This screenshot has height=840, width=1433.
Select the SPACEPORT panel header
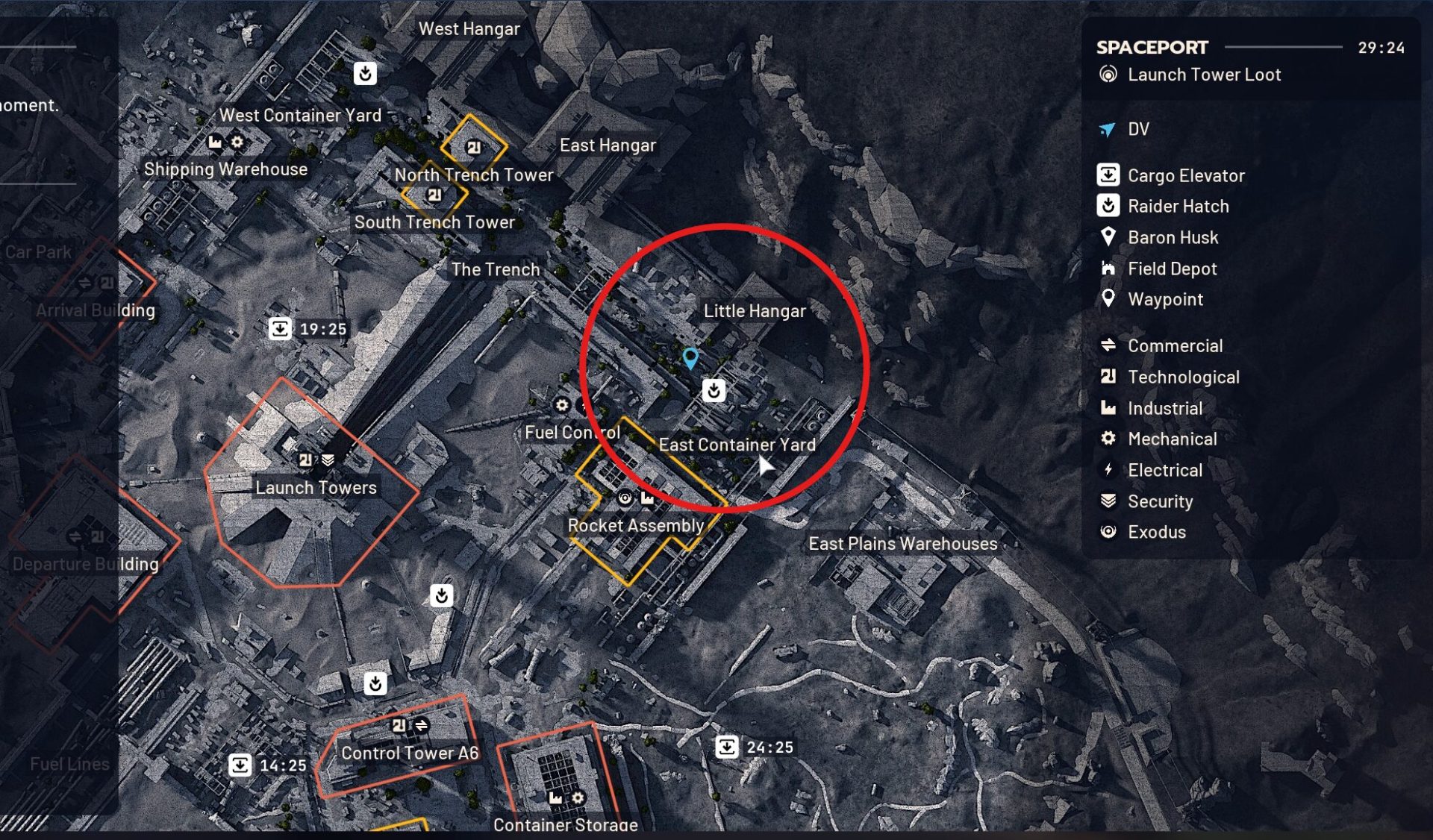tap(1152, 47)
